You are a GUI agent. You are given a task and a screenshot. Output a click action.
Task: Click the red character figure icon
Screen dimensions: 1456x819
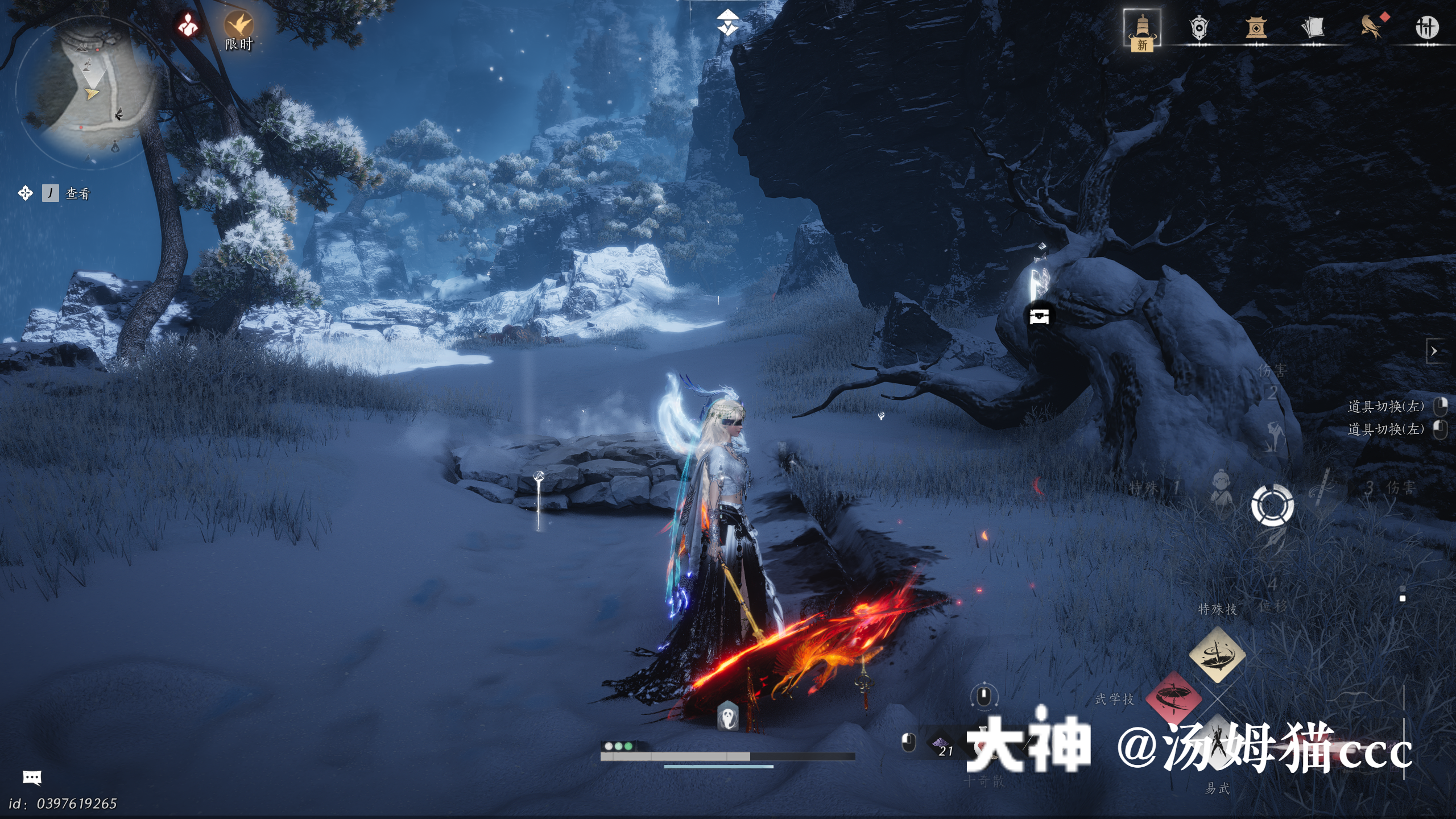(188, 25)
